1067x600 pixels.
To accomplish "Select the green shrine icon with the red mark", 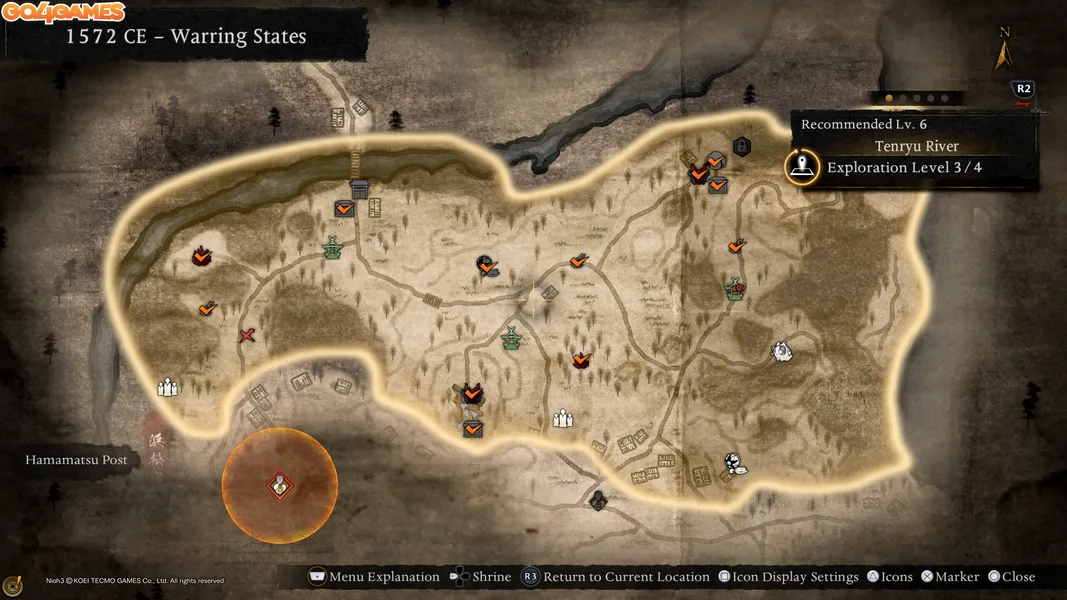I will pyautogui.click(x=736, y=289).
